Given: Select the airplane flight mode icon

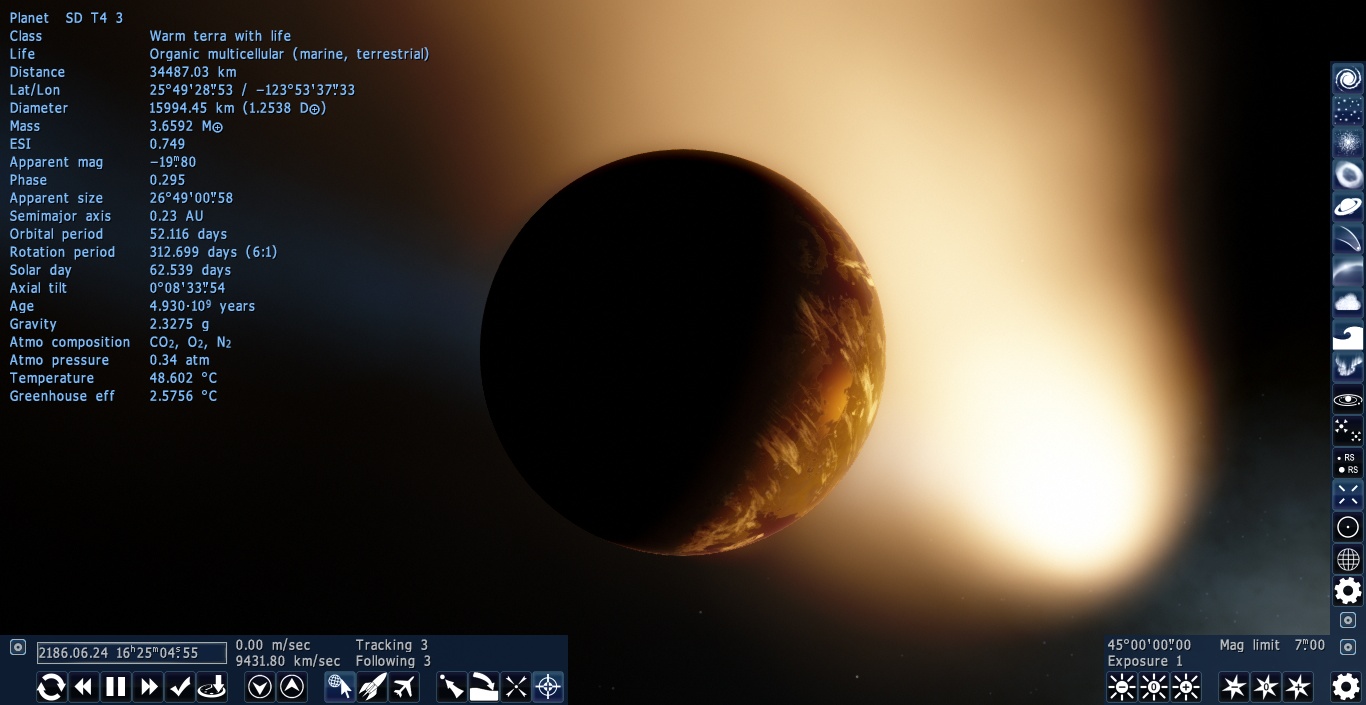Looking at the screenshot, I should [404, 687].
